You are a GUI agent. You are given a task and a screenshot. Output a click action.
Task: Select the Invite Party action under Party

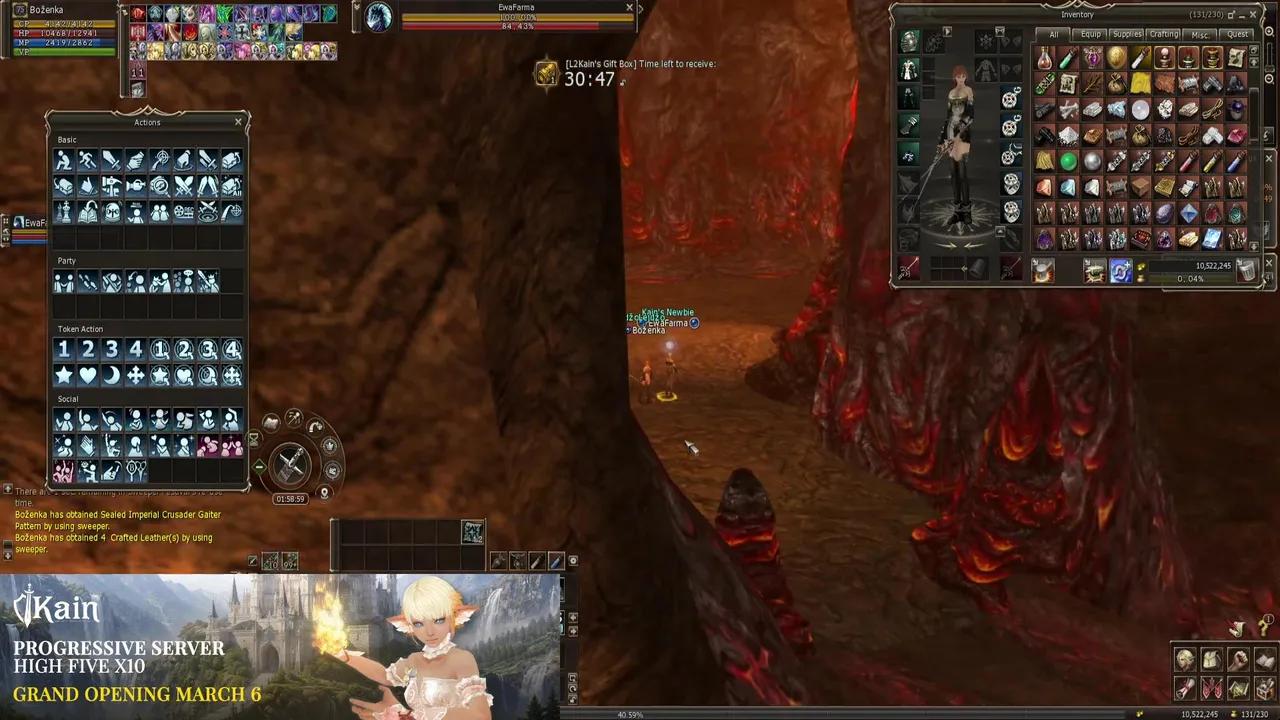pyautogui.click(x=64, y=281)
